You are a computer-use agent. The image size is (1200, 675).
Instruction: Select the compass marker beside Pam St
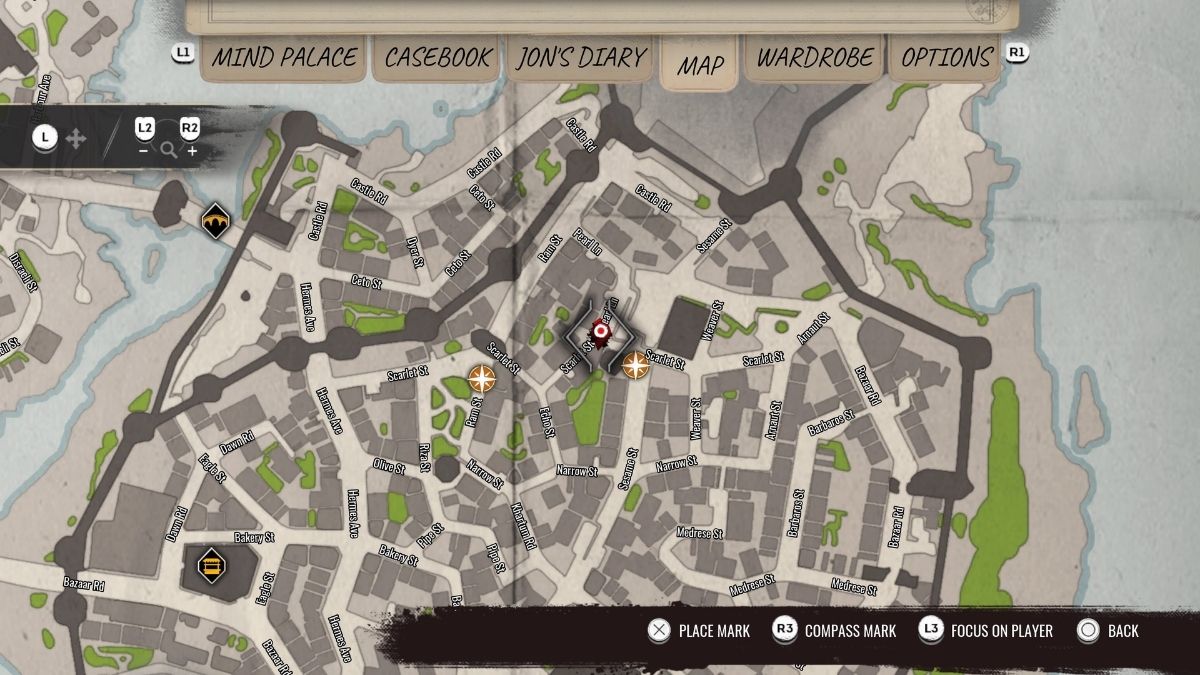pos(482,379)
